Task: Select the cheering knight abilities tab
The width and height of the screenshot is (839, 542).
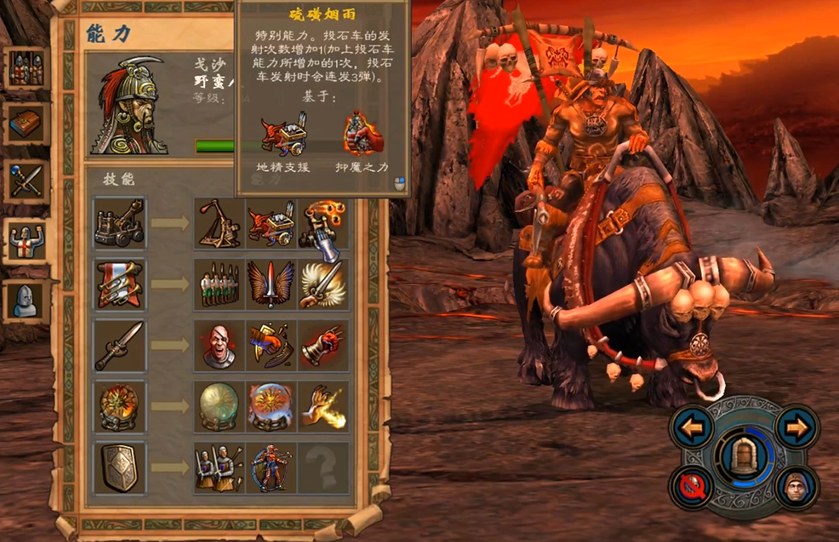Action: [25, 241]
